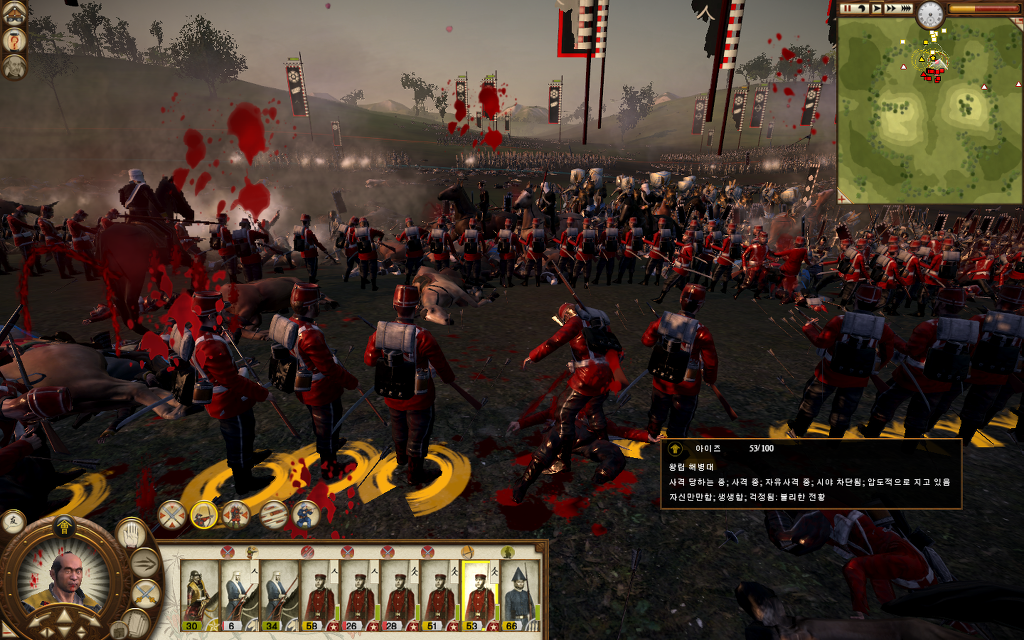Toggle the run arrow button

pos(145,563)
